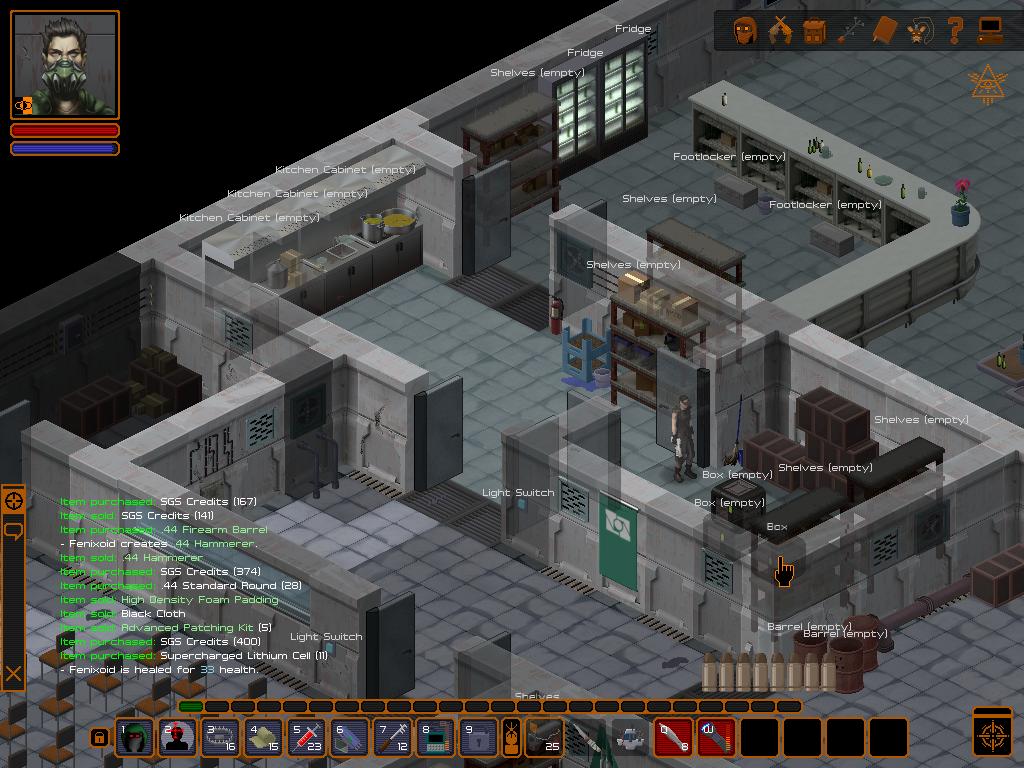Select the red knife slot numbered 0
Image resolution: width=1024 pixels, height=768 pixels.
tap(674, 738)
